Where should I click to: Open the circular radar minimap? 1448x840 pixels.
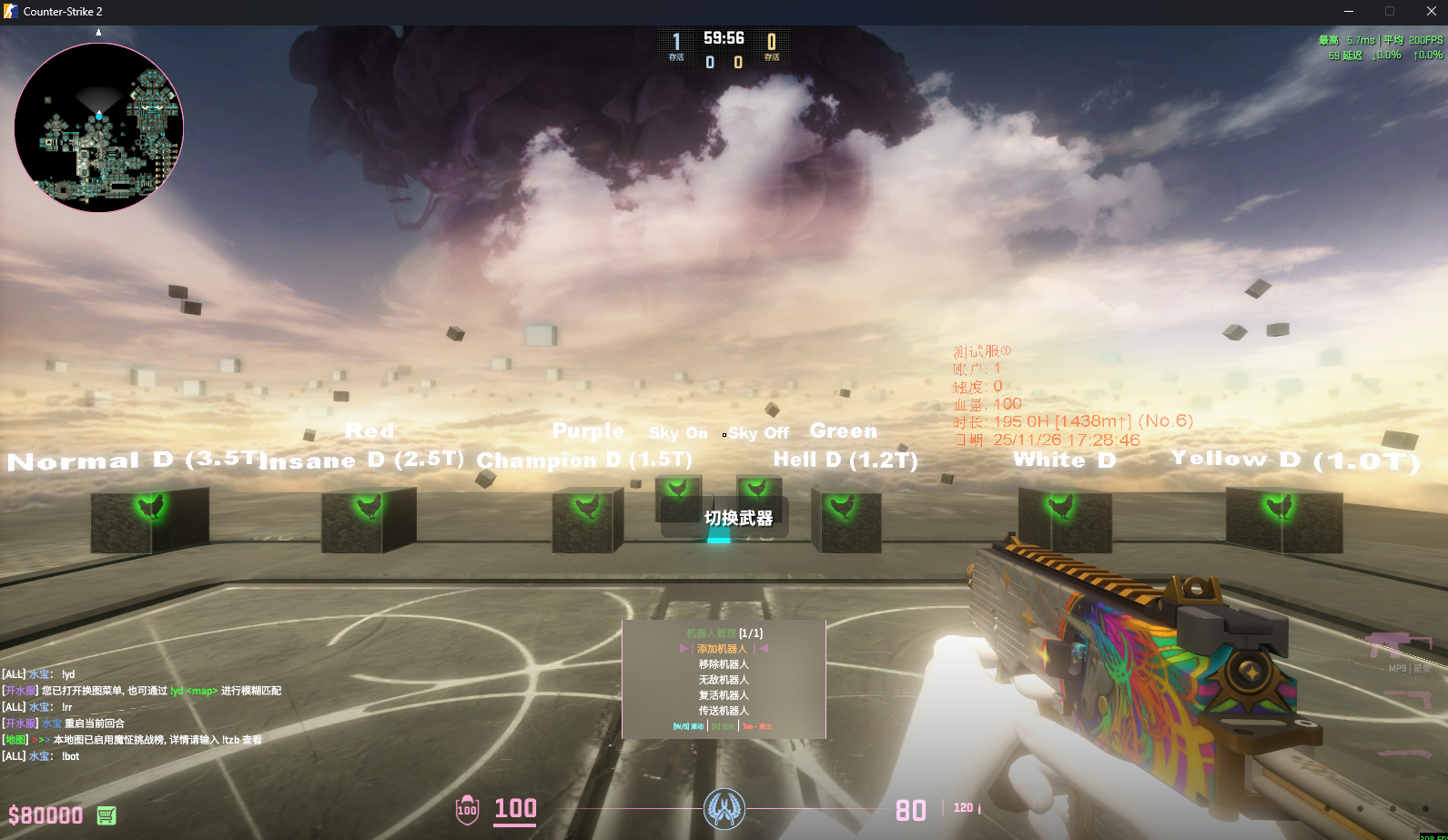(99, 127)
